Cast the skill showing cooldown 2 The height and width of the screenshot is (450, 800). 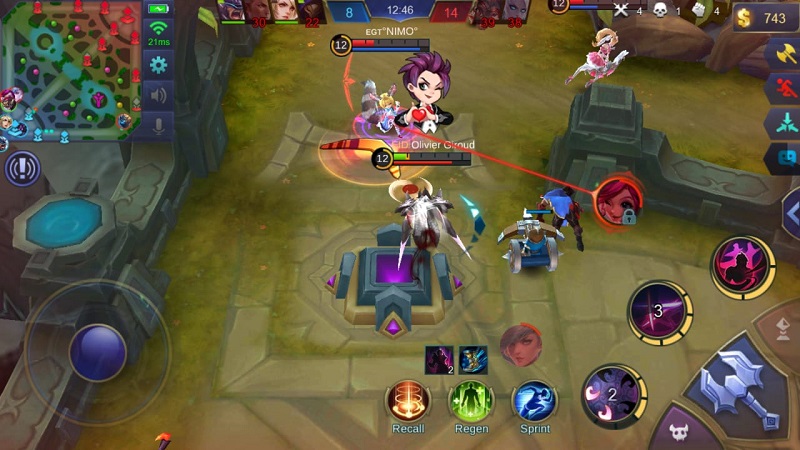tap(612, 393)
